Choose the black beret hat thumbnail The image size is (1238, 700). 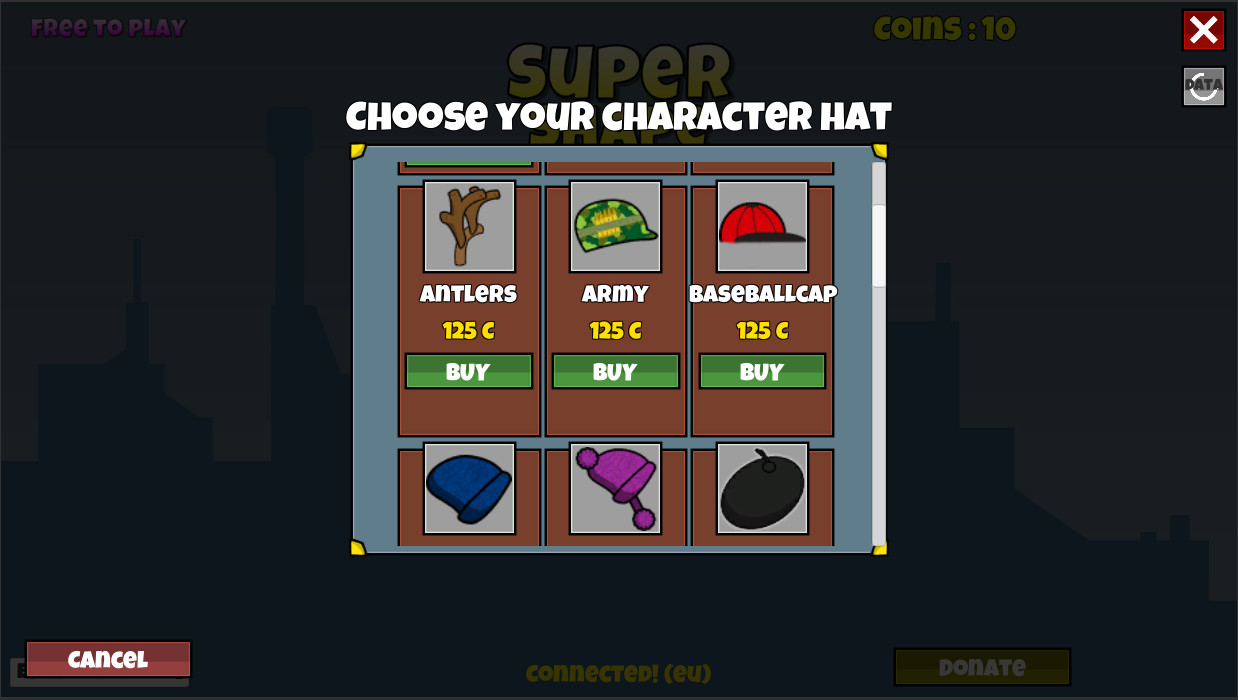(762, 488)
